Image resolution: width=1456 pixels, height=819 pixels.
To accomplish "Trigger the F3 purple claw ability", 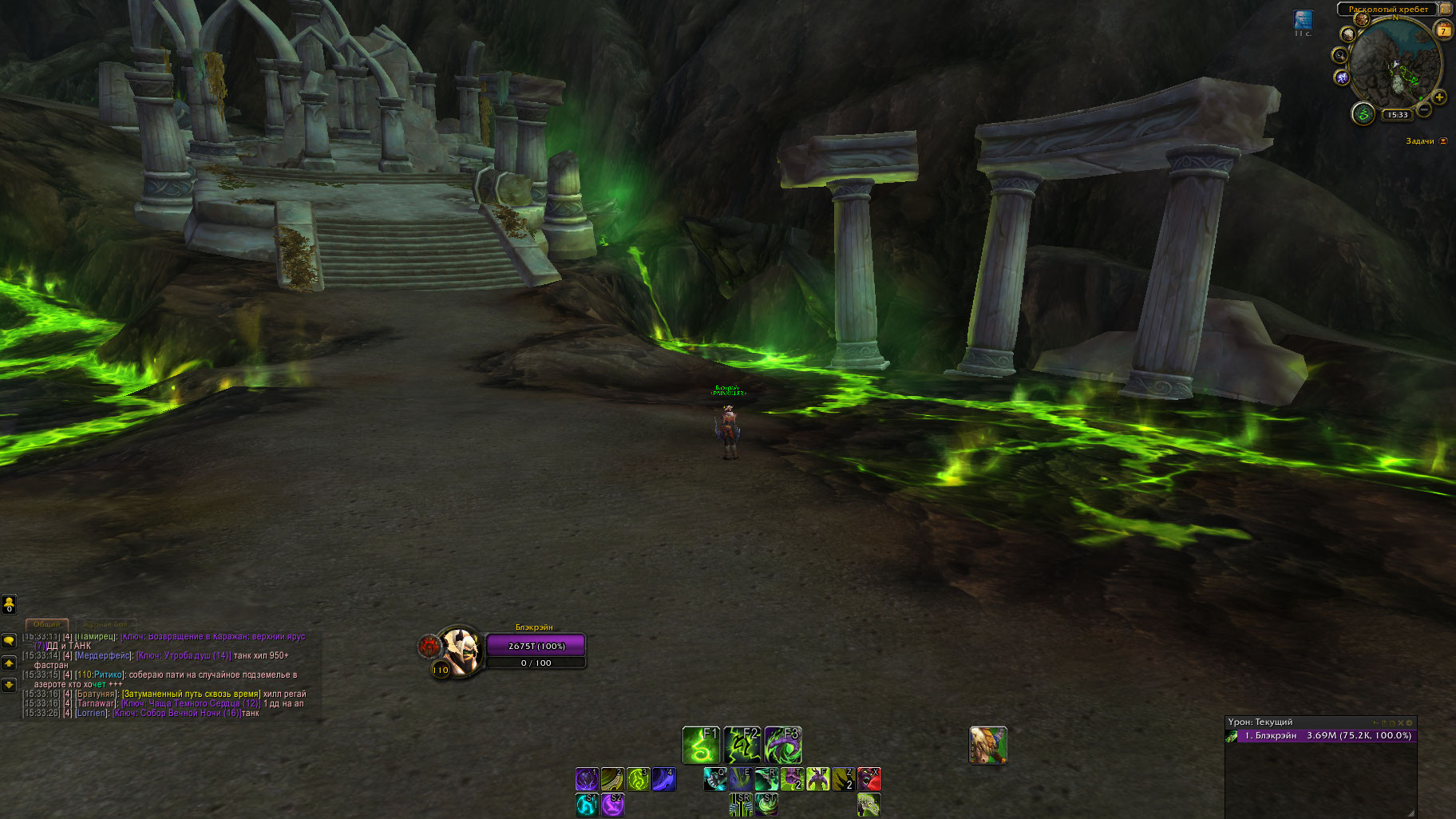I will tap(782, 745).
